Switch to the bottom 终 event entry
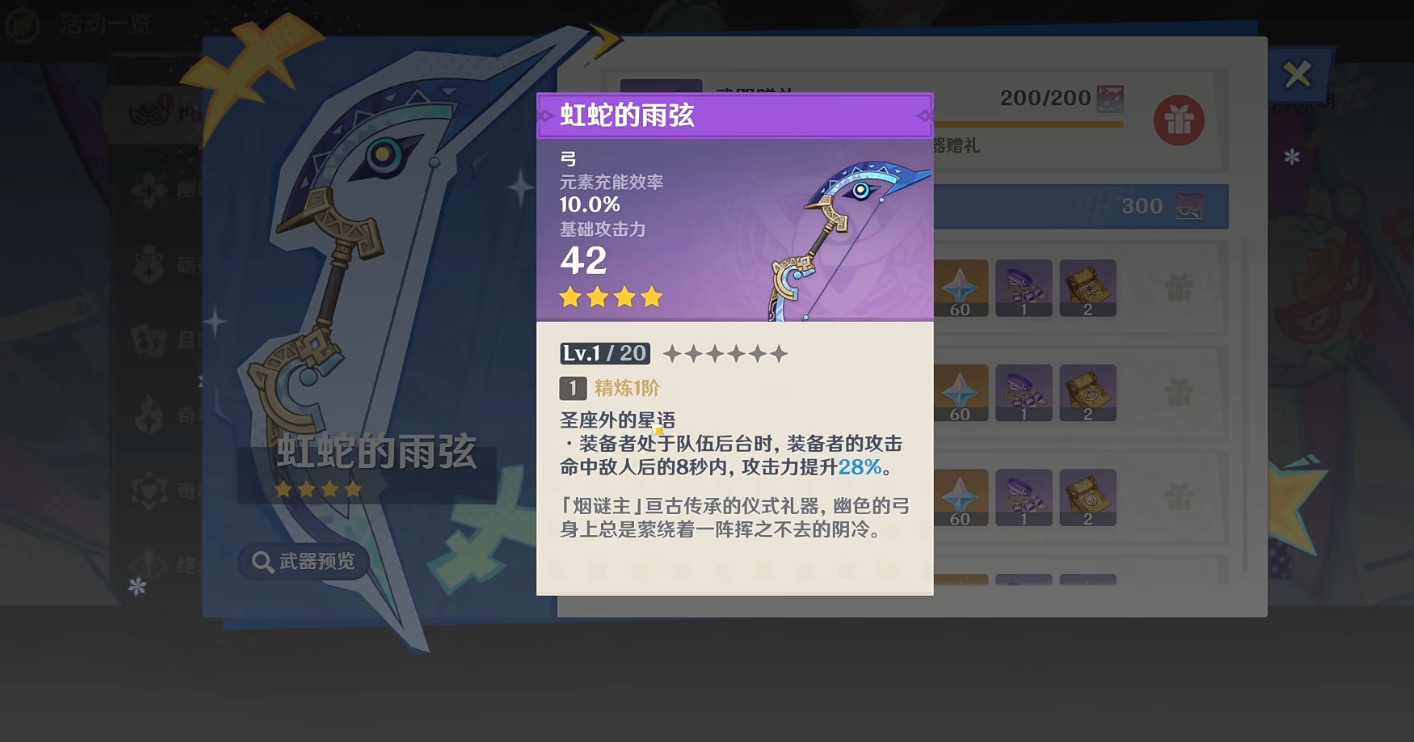The image size is (1414, 742). click(148, 565)
